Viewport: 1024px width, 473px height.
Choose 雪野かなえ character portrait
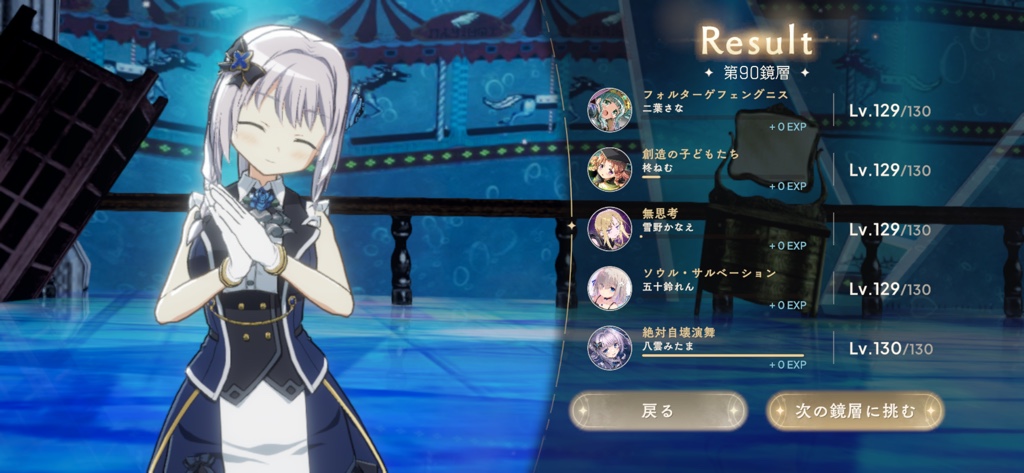pos(609,228)
